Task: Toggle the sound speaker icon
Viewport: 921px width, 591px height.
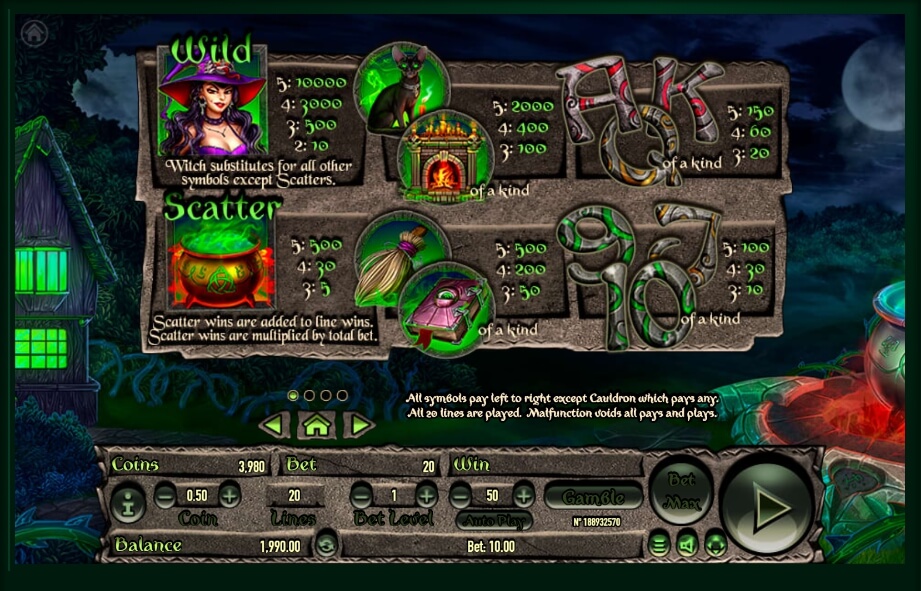Action: [x=686, y=545]
